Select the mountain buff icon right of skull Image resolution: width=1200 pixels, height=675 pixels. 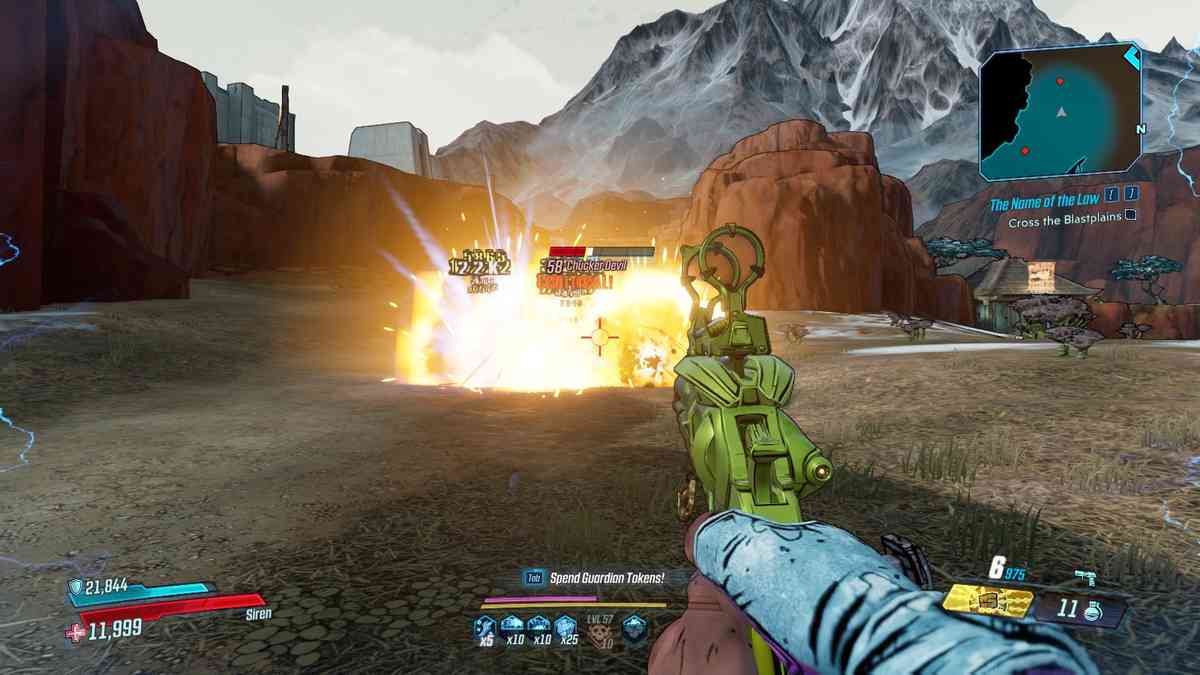coord(634,628)
